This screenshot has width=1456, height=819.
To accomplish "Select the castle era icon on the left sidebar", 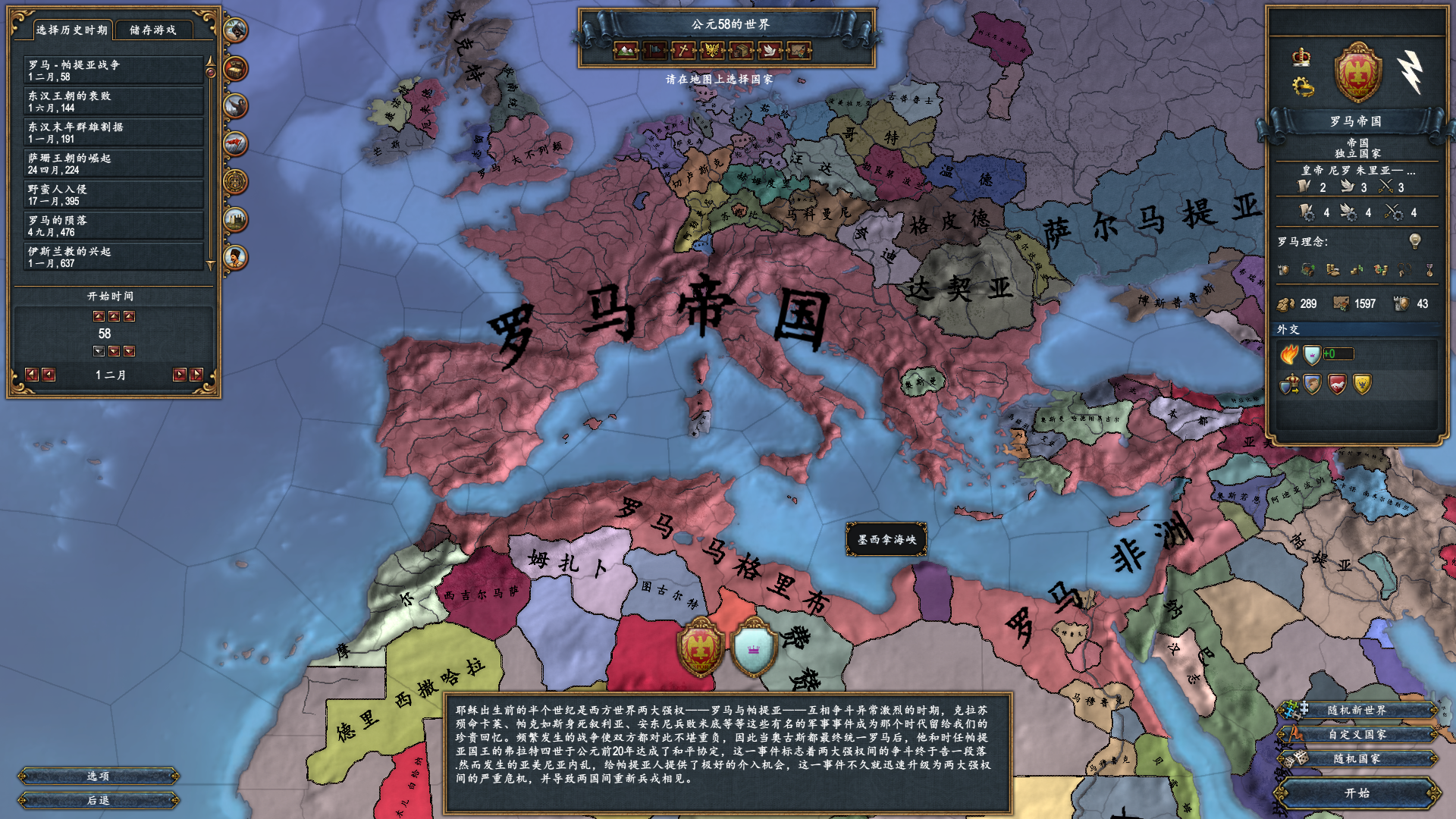I will [237, 216].
